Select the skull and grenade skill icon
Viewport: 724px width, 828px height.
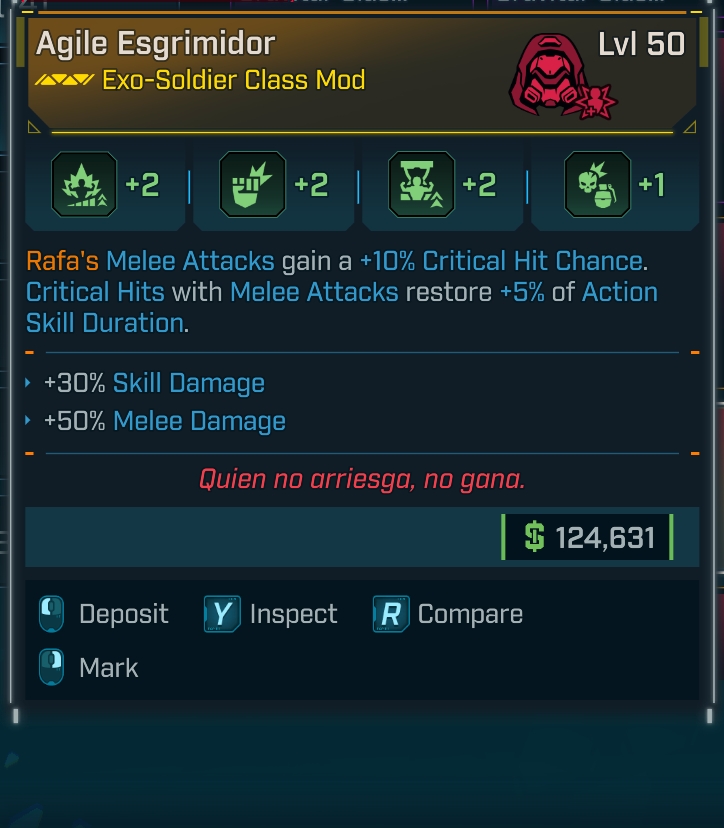pyautogui.click(x=597, y=185)
